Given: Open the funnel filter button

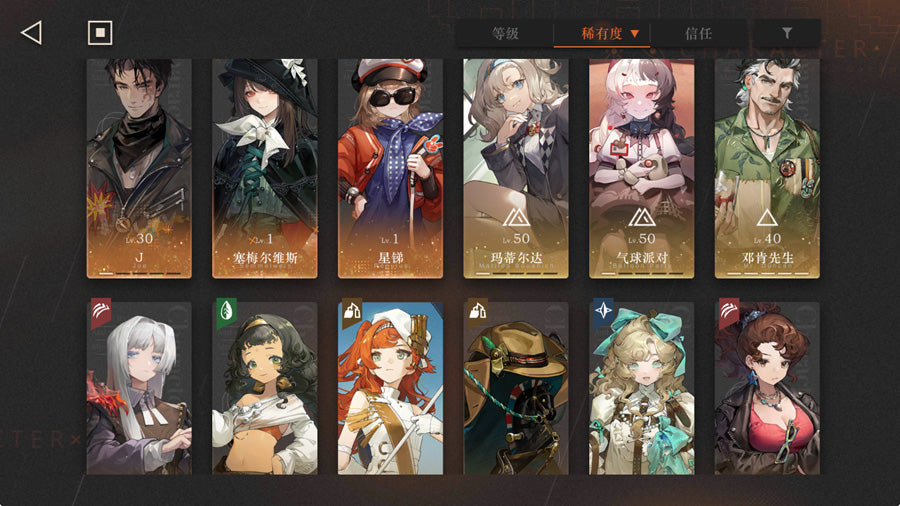Looking at the screenshot, I should [787, 33].
